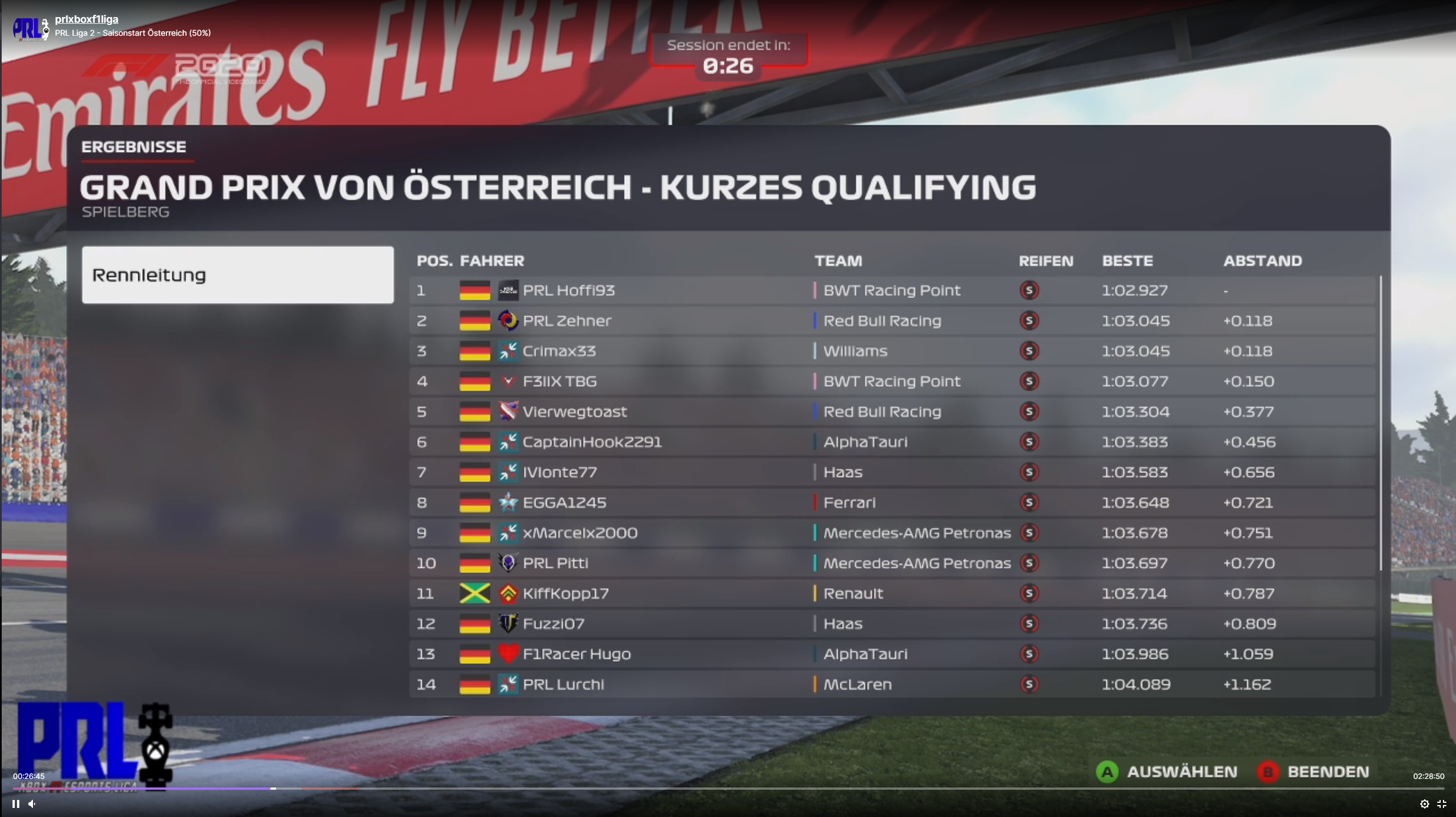
Task: Select the F1Racer Hugo row
Action: [x=892, y=654]
